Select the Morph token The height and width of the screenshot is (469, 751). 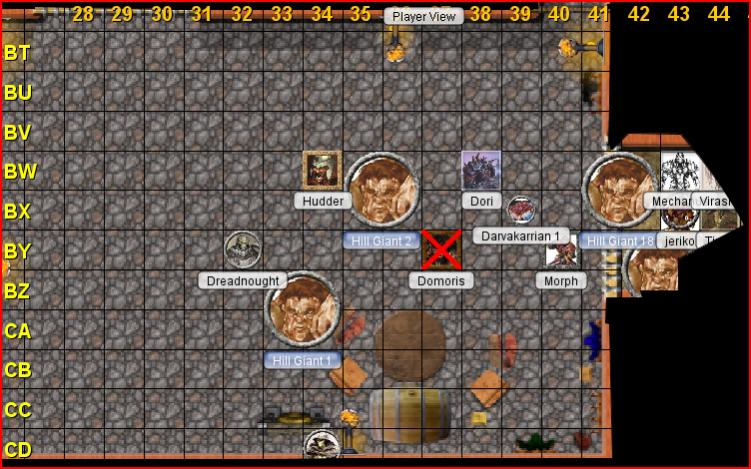561,254
